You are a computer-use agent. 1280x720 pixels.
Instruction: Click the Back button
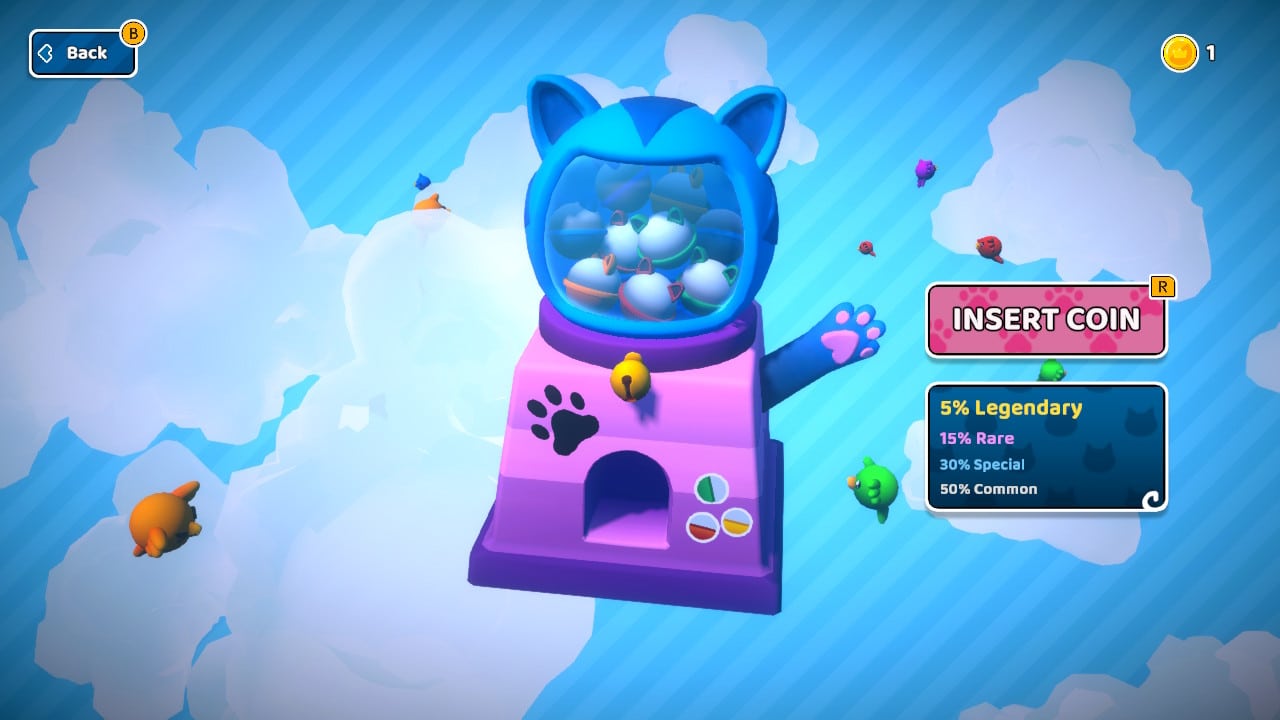click(83, 53)
